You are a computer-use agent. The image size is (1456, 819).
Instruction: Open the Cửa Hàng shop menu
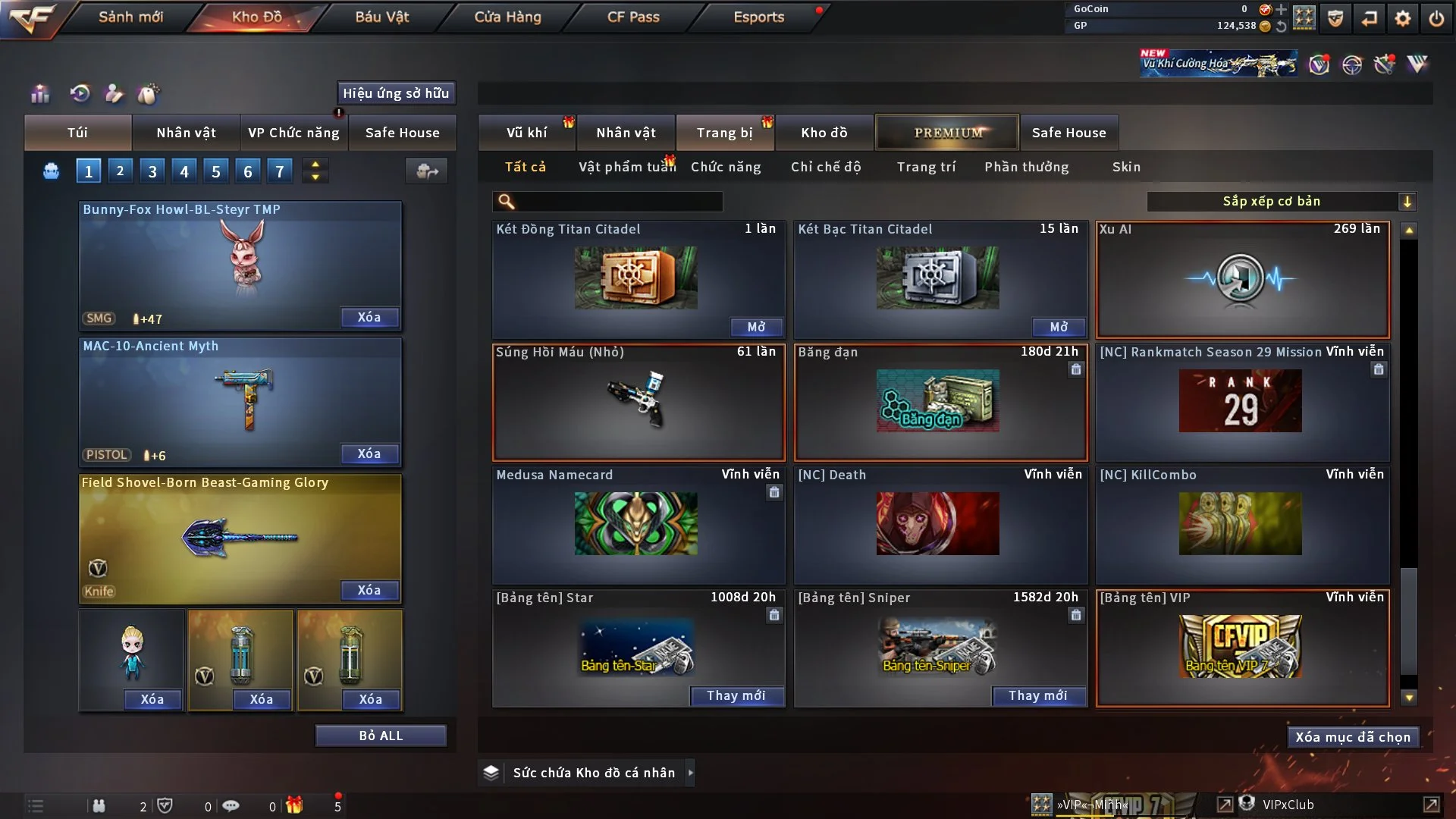click(x=507, y=17)
